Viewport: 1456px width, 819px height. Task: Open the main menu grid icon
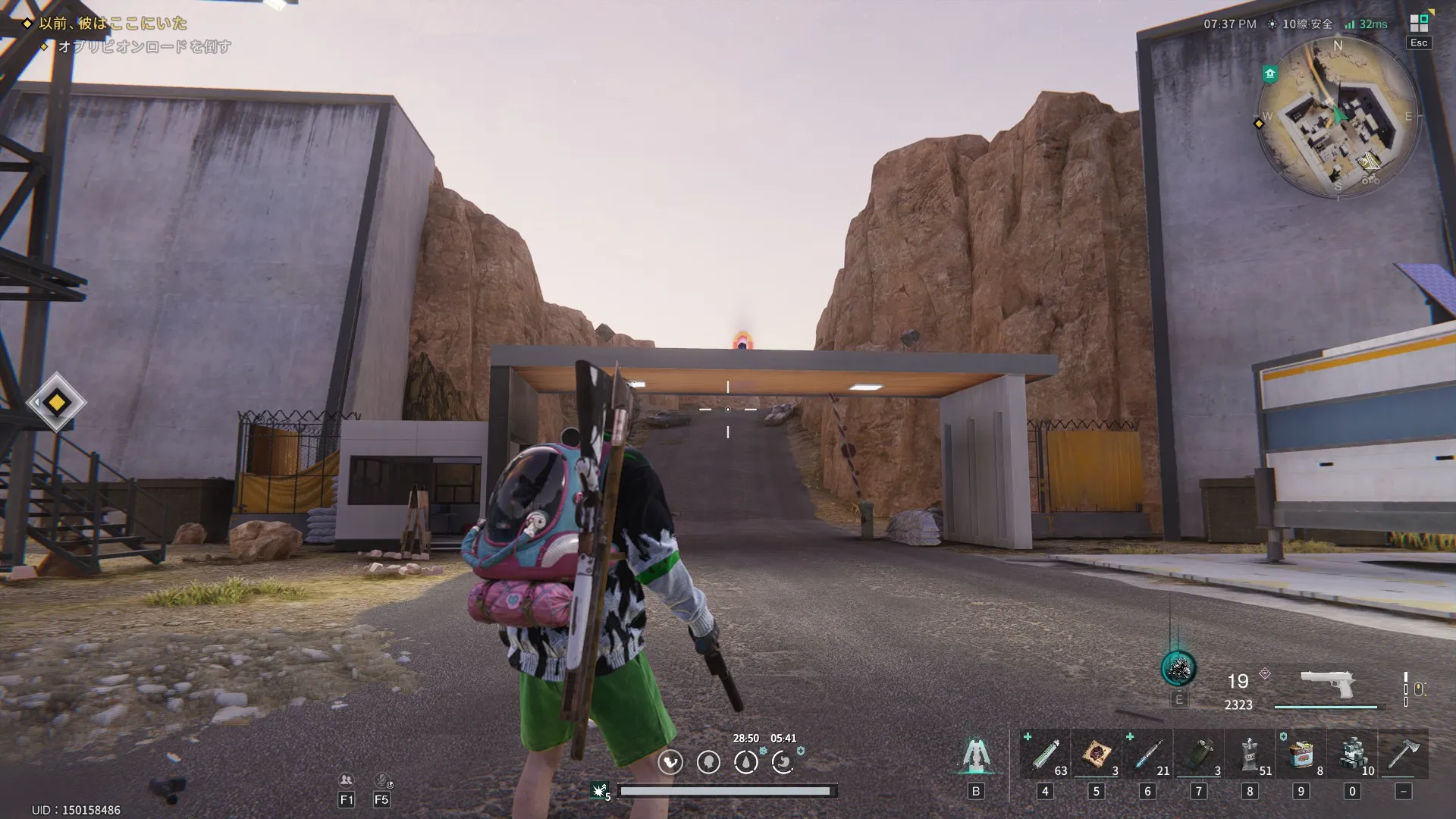click(x=1418, y=24)
